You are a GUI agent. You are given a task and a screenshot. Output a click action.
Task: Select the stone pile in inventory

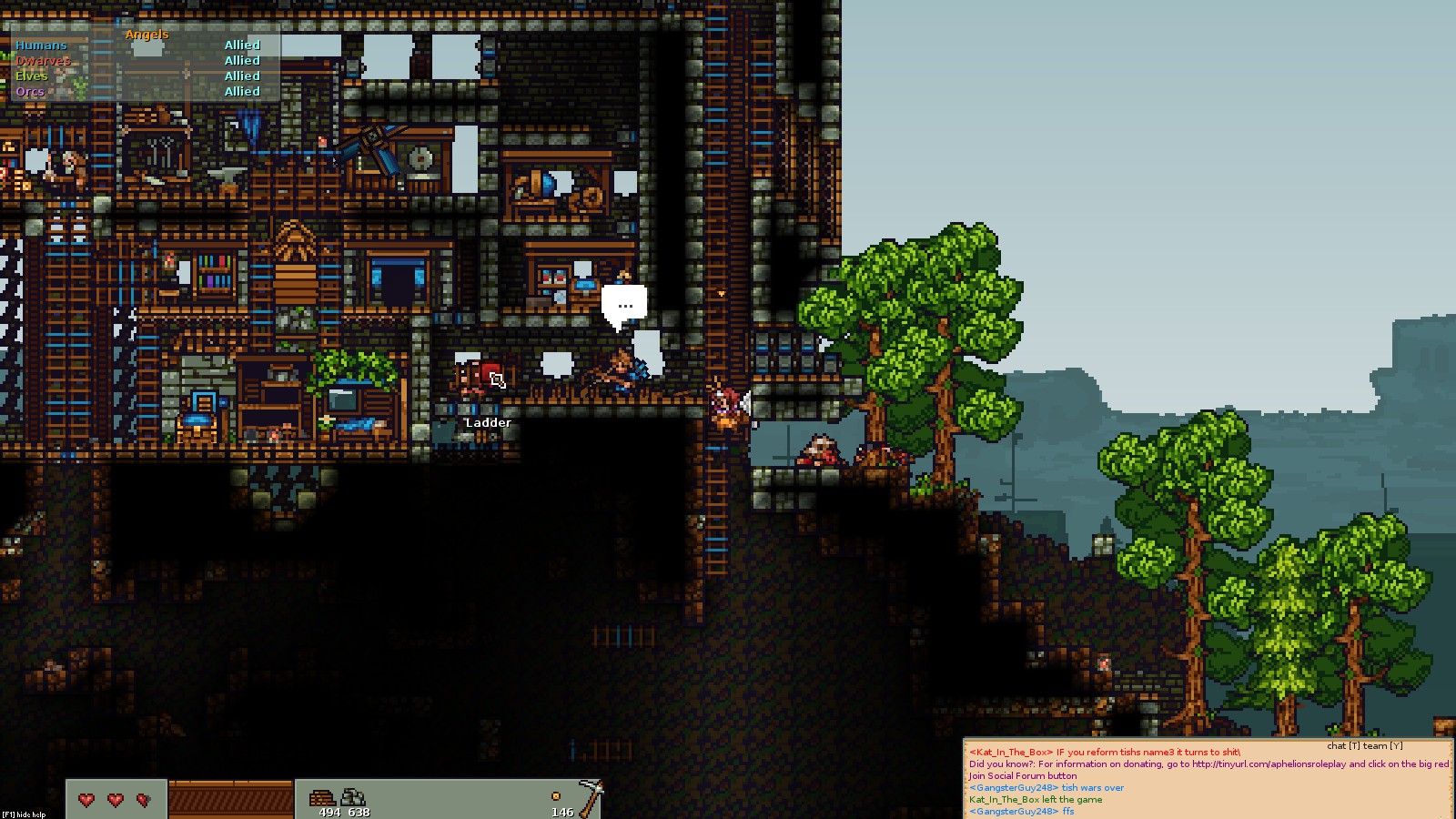[352, 798]
